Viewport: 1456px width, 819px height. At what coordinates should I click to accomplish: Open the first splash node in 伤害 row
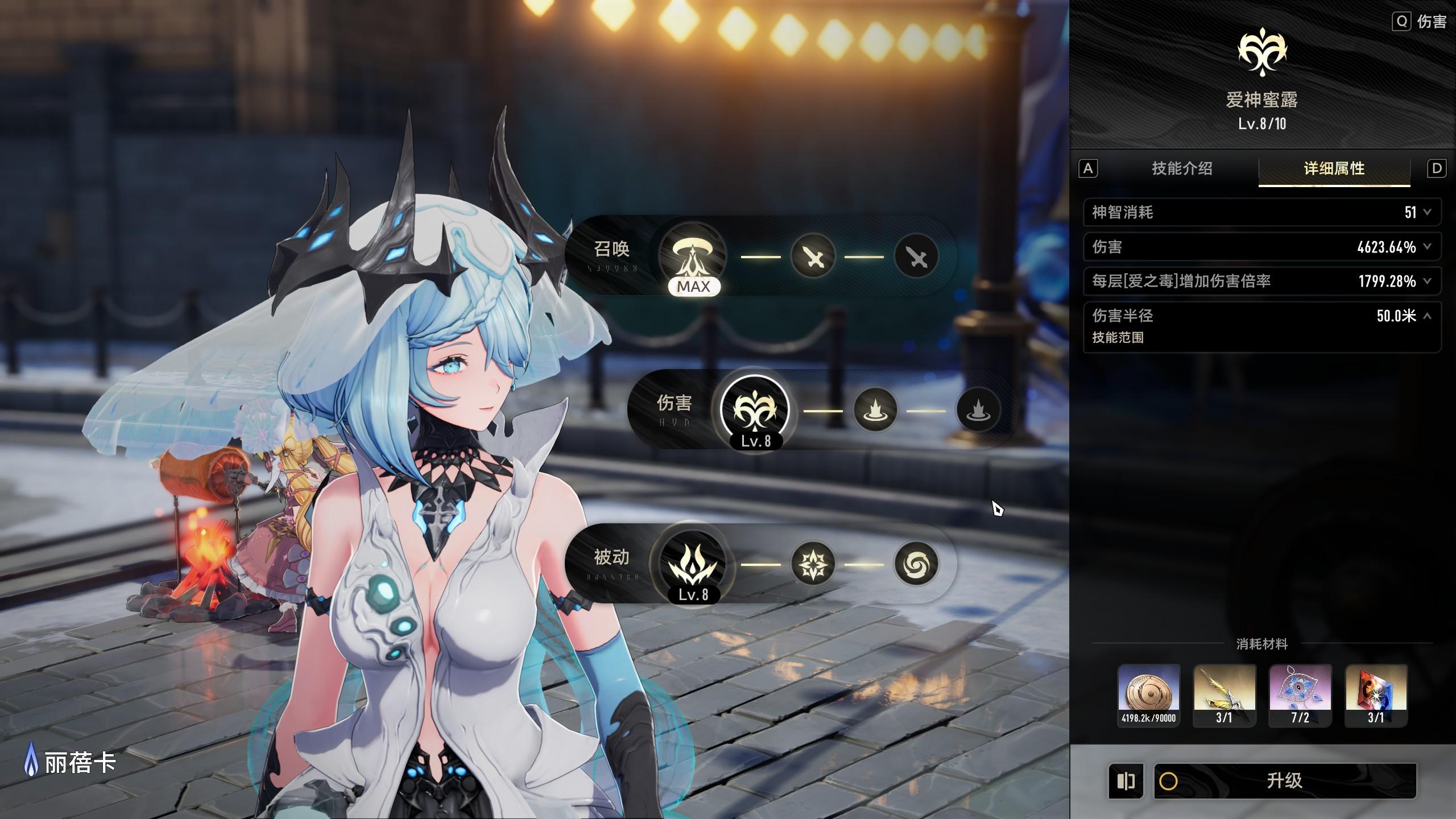[x=875, y=410]
